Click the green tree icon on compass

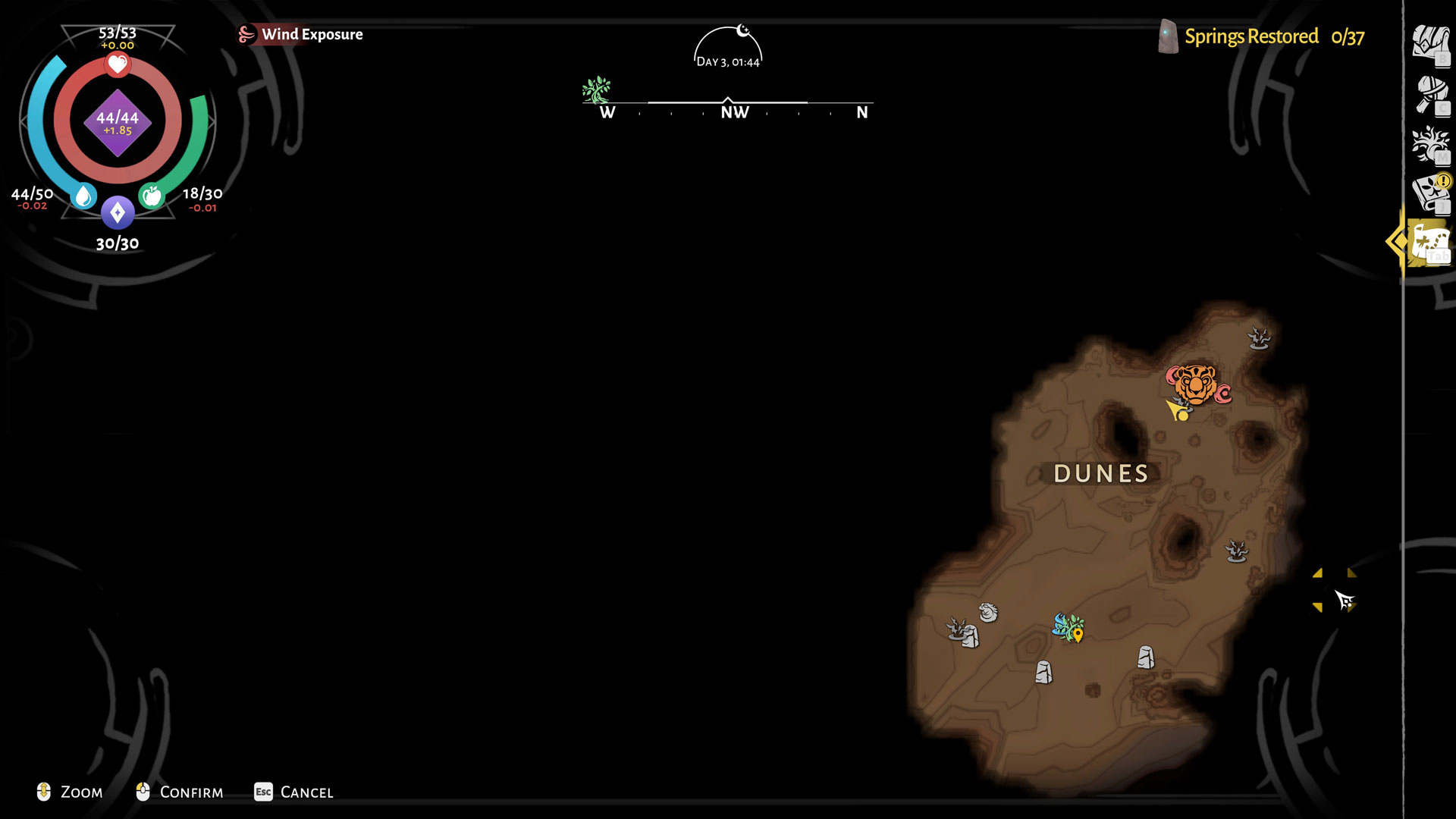pos(597,90)
